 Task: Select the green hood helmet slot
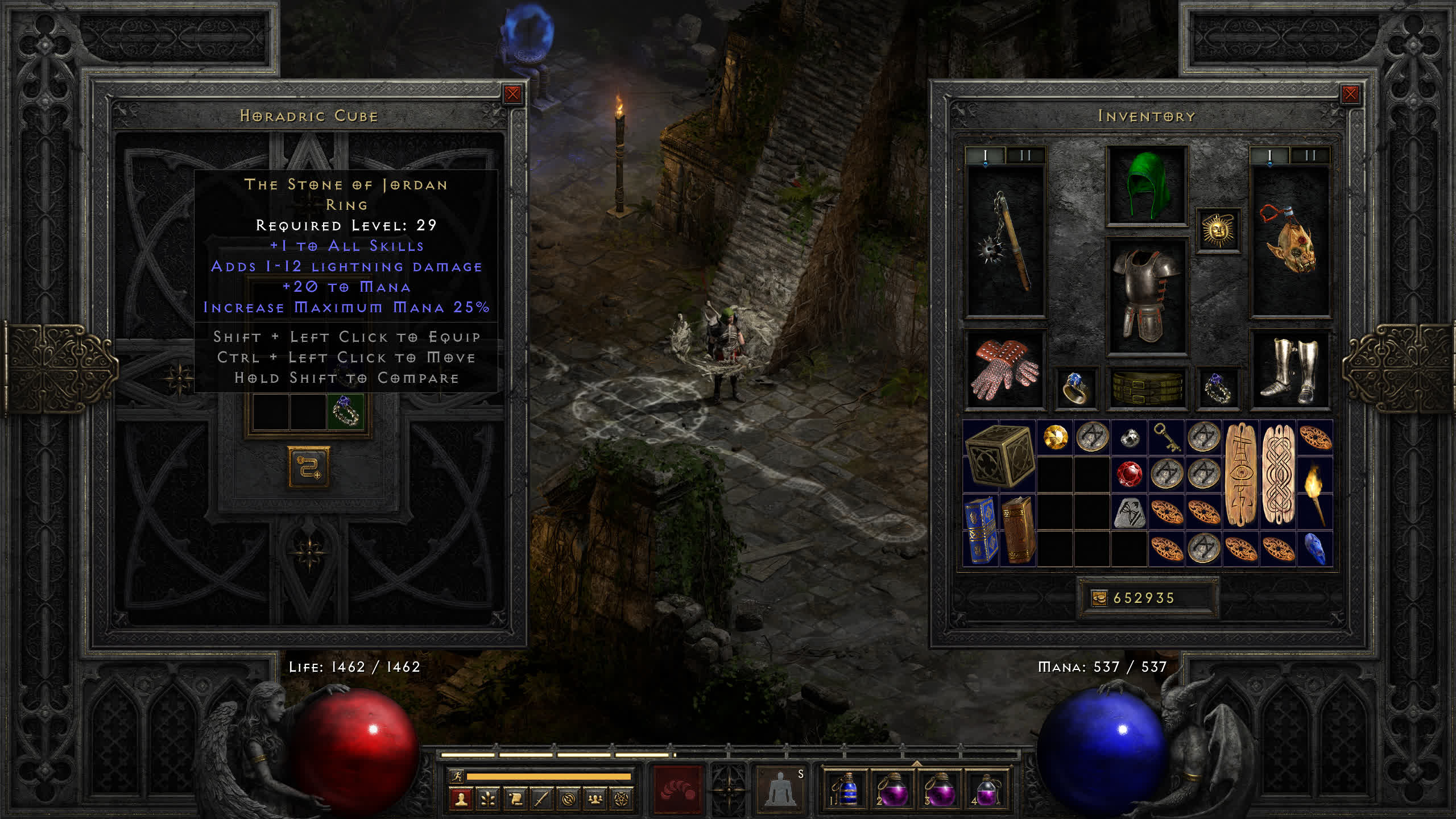coord(1147,185)
